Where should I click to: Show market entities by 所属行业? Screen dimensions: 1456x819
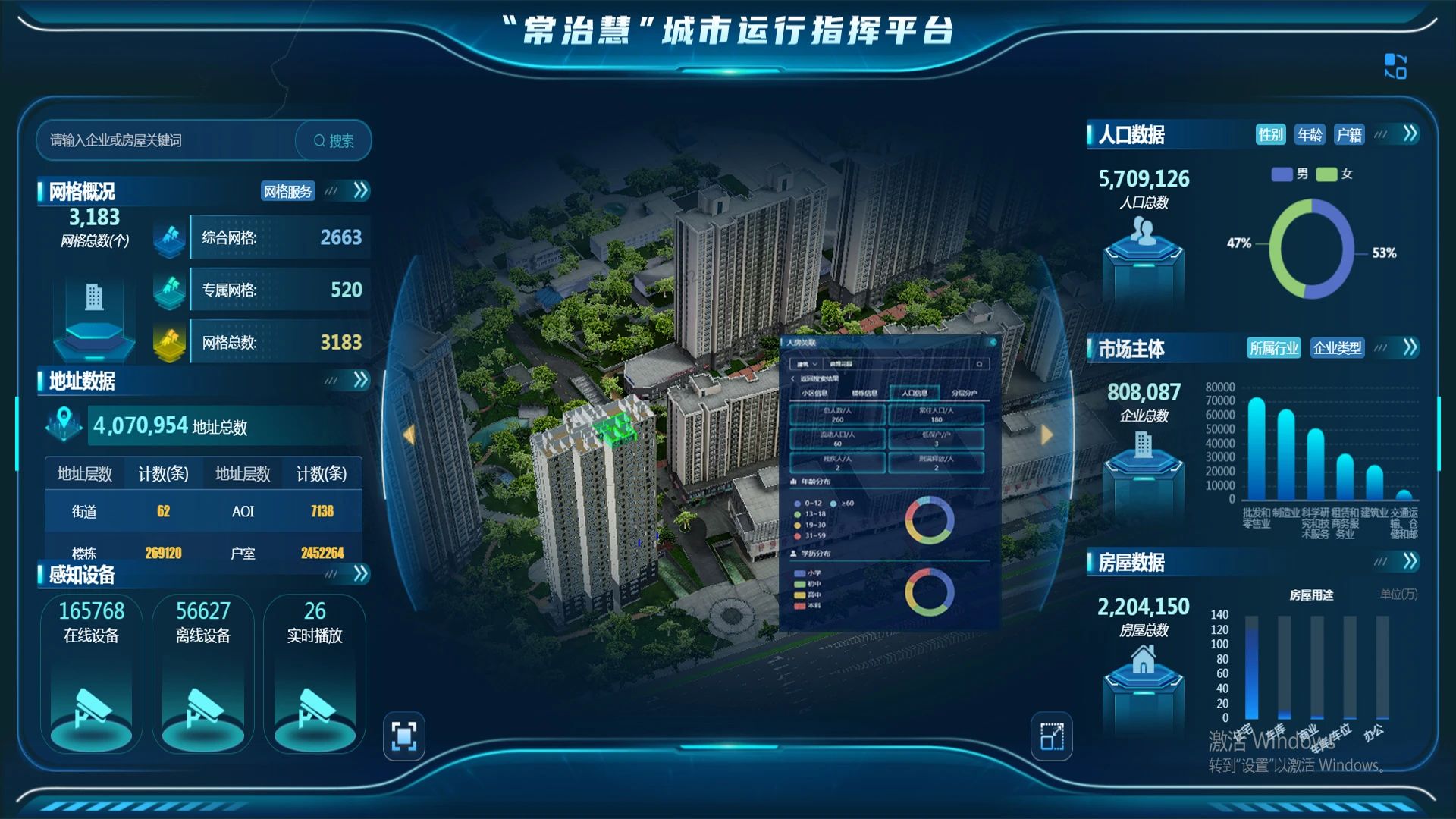tap(1274, 348)
